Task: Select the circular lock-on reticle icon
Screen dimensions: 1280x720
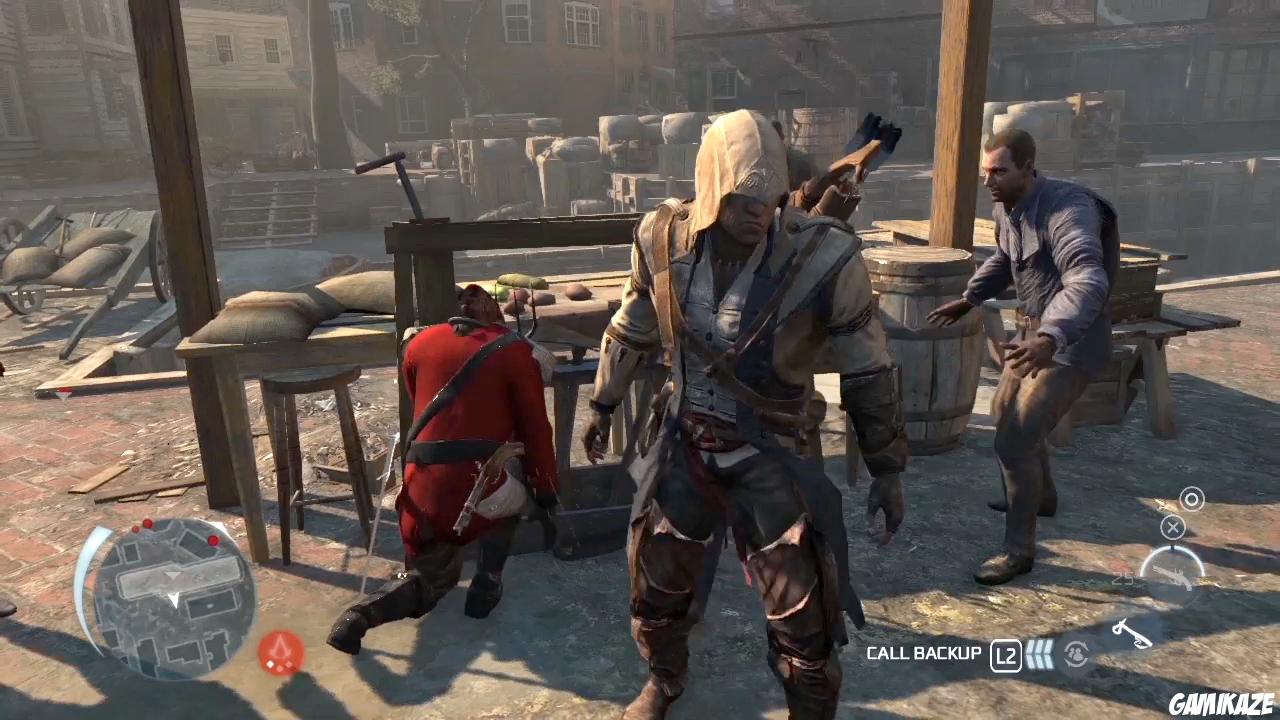Action: pos(1191,499)
